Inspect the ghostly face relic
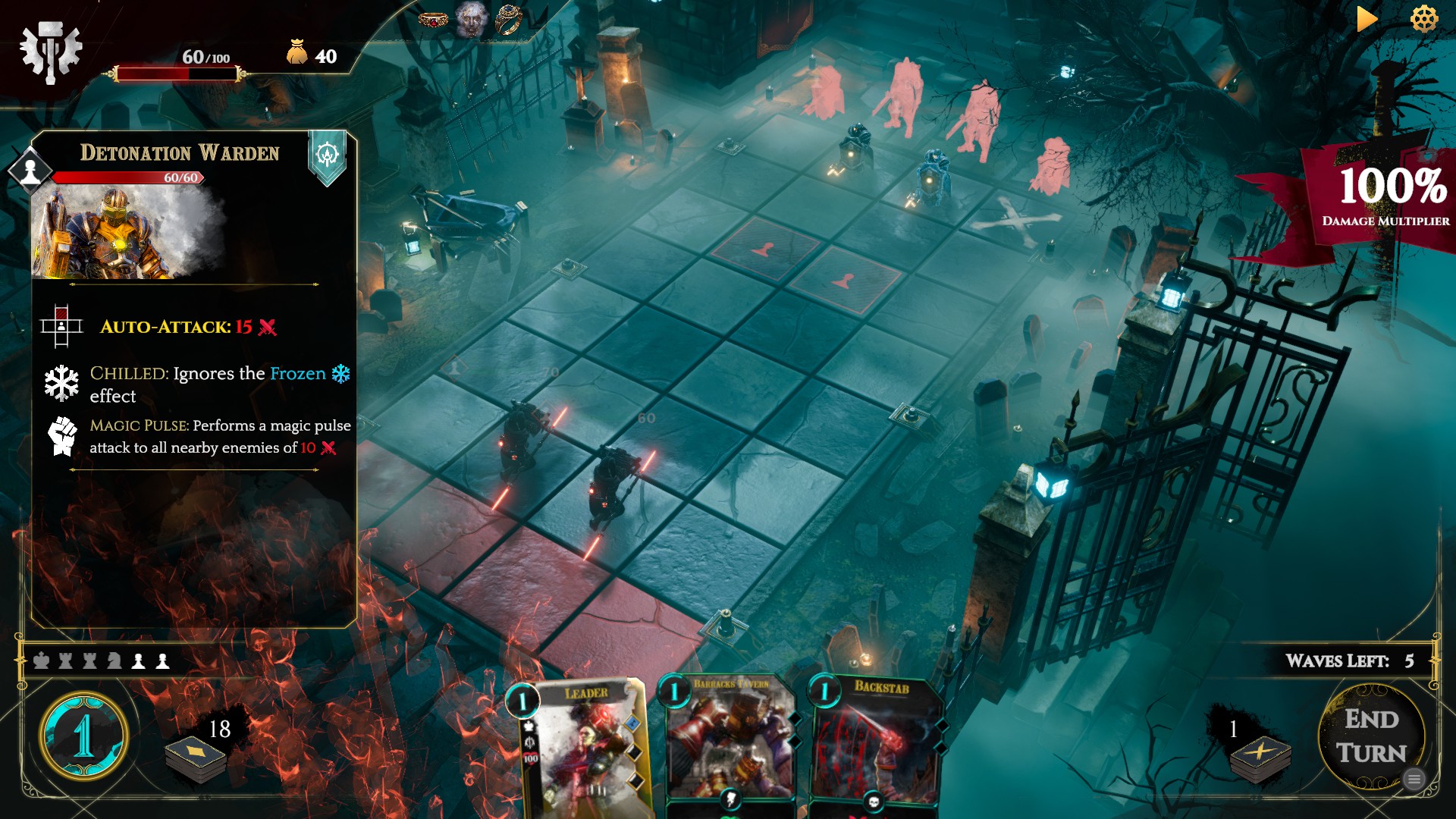Viewport: 1456px width, 819px height. coord(471,19)
